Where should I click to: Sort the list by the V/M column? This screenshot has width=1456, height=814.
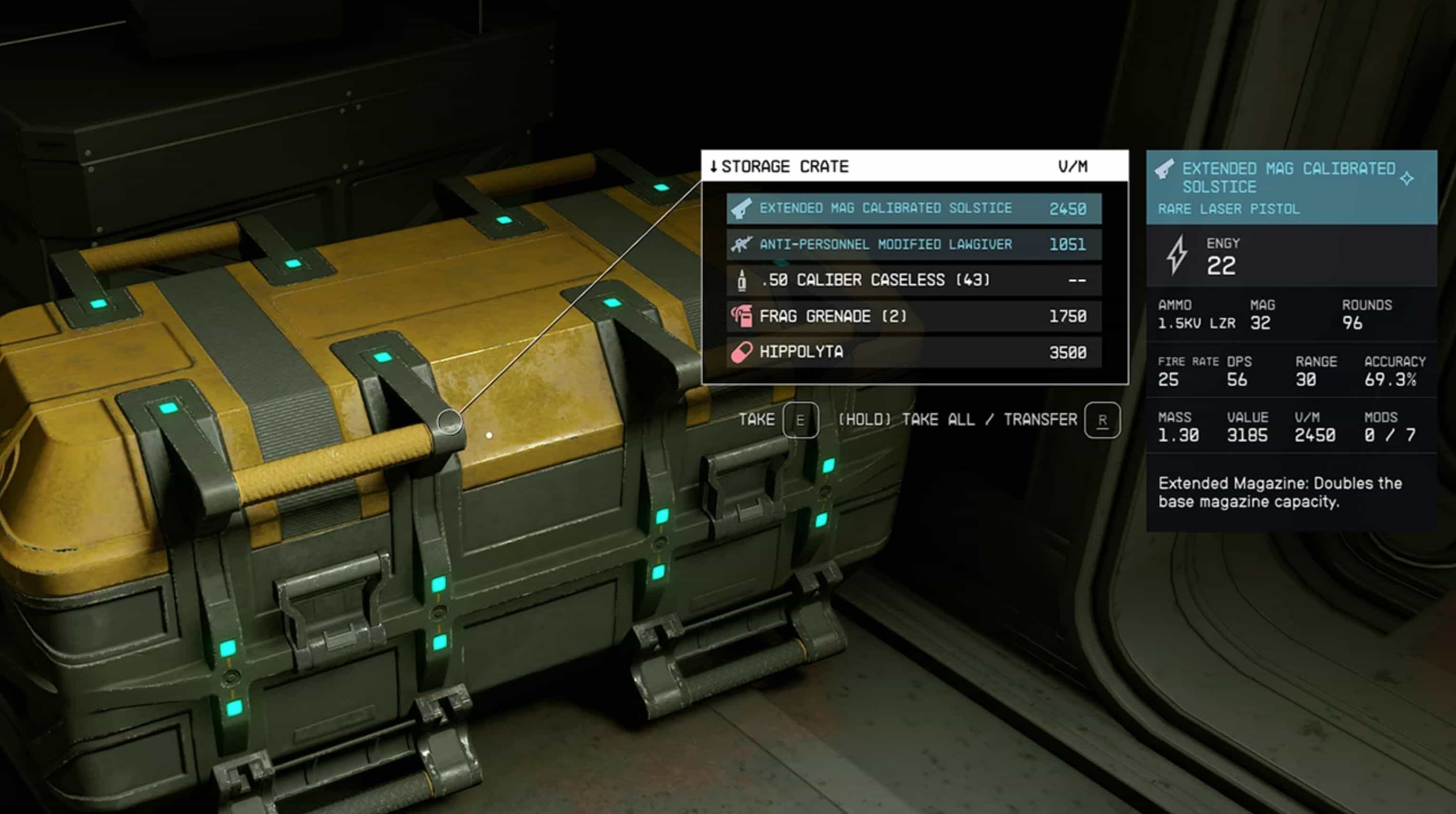click(1072, 167)
